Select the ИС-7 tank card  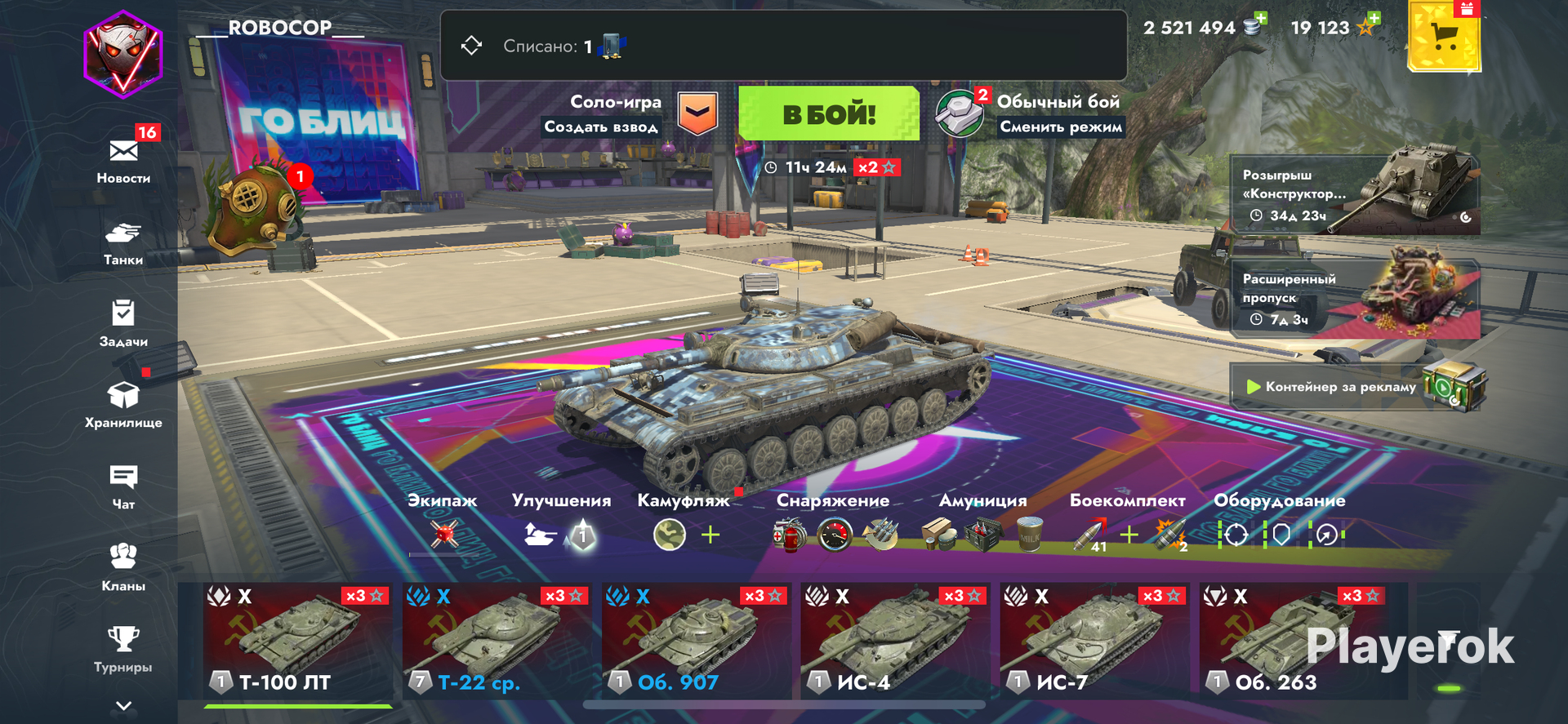pos(1094,641)
